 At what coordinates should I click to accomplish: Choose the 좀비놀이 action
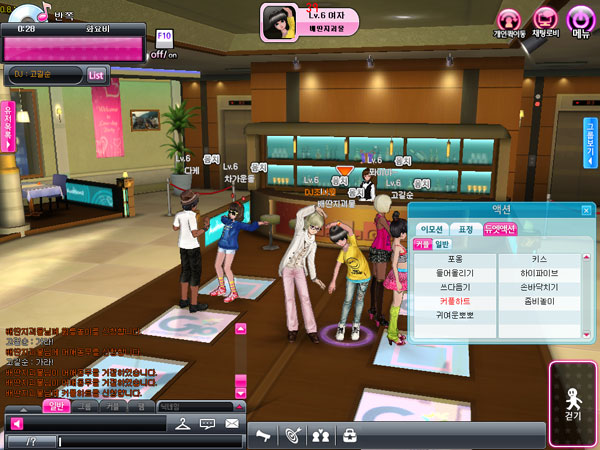[539, 301]
